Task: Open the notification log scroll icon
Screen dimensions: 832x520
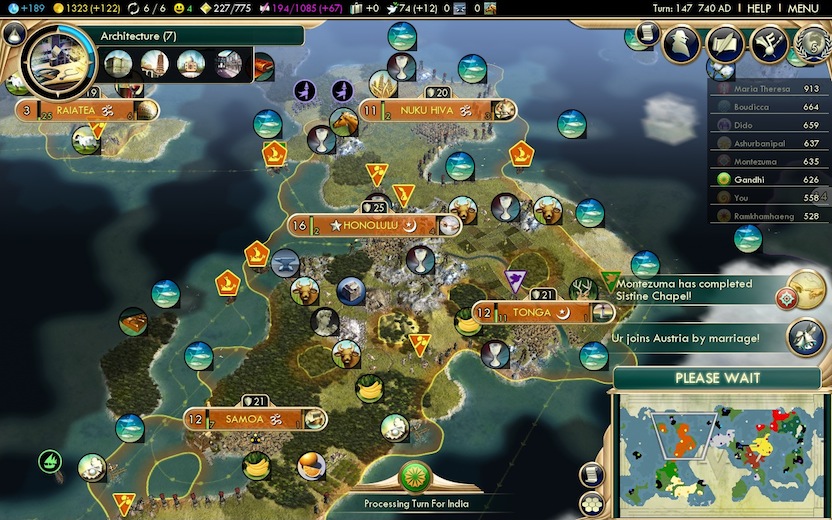Action: (x=648, y=34)
